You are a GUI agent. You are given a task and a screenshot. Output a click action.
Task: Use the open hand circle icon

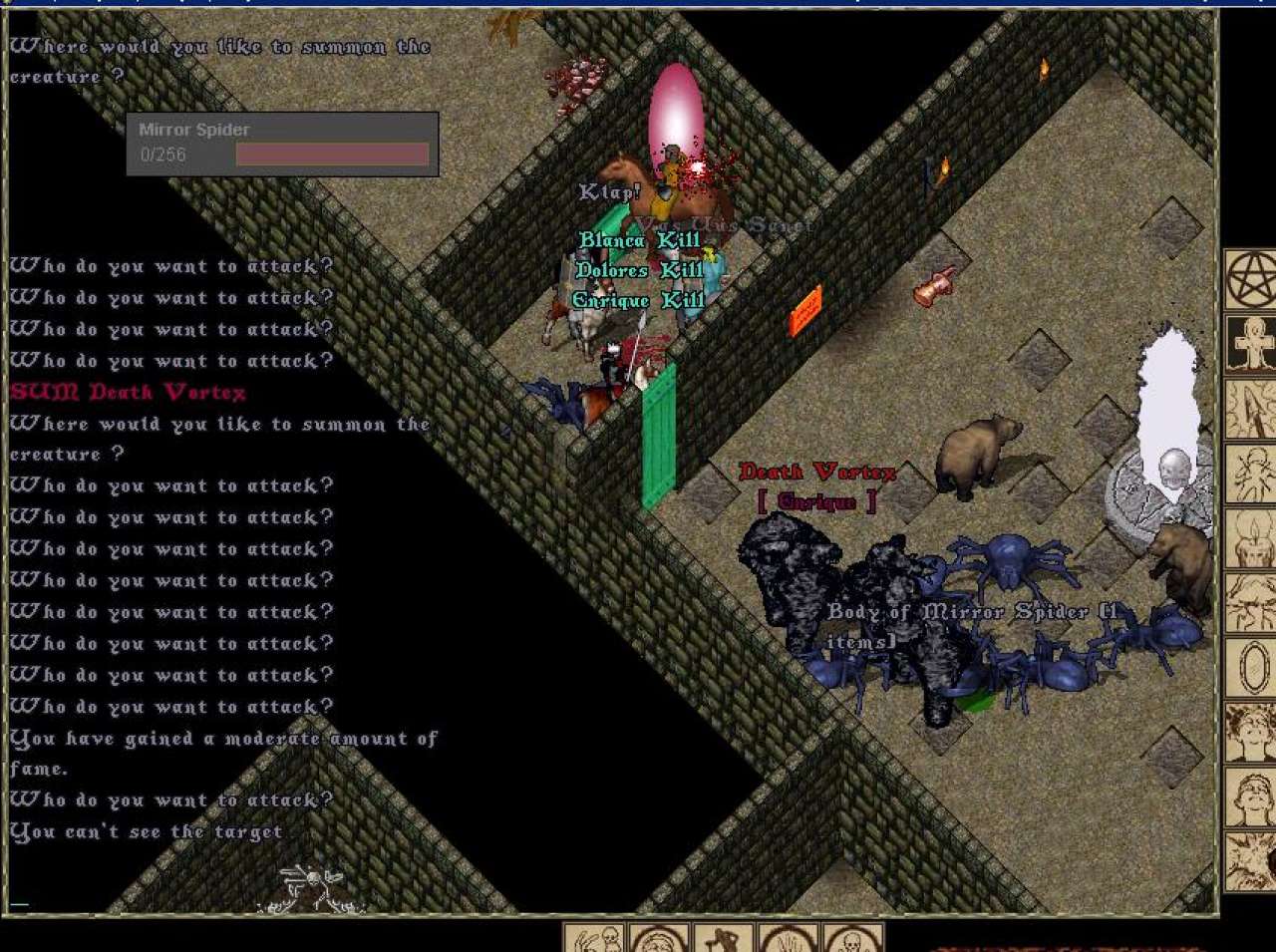pos(788,939)
